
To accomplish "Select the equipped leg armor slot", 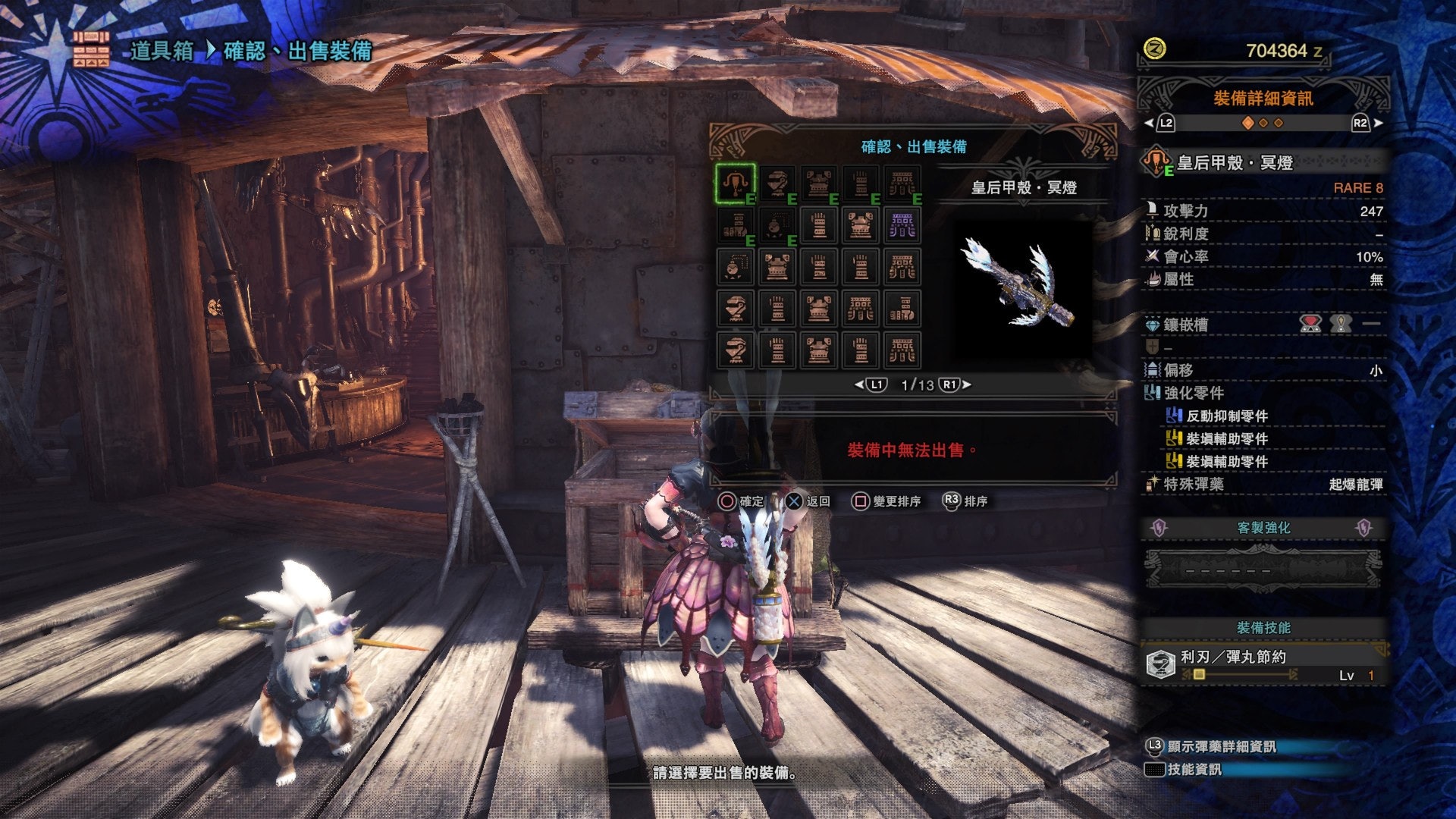I will 735,225.
